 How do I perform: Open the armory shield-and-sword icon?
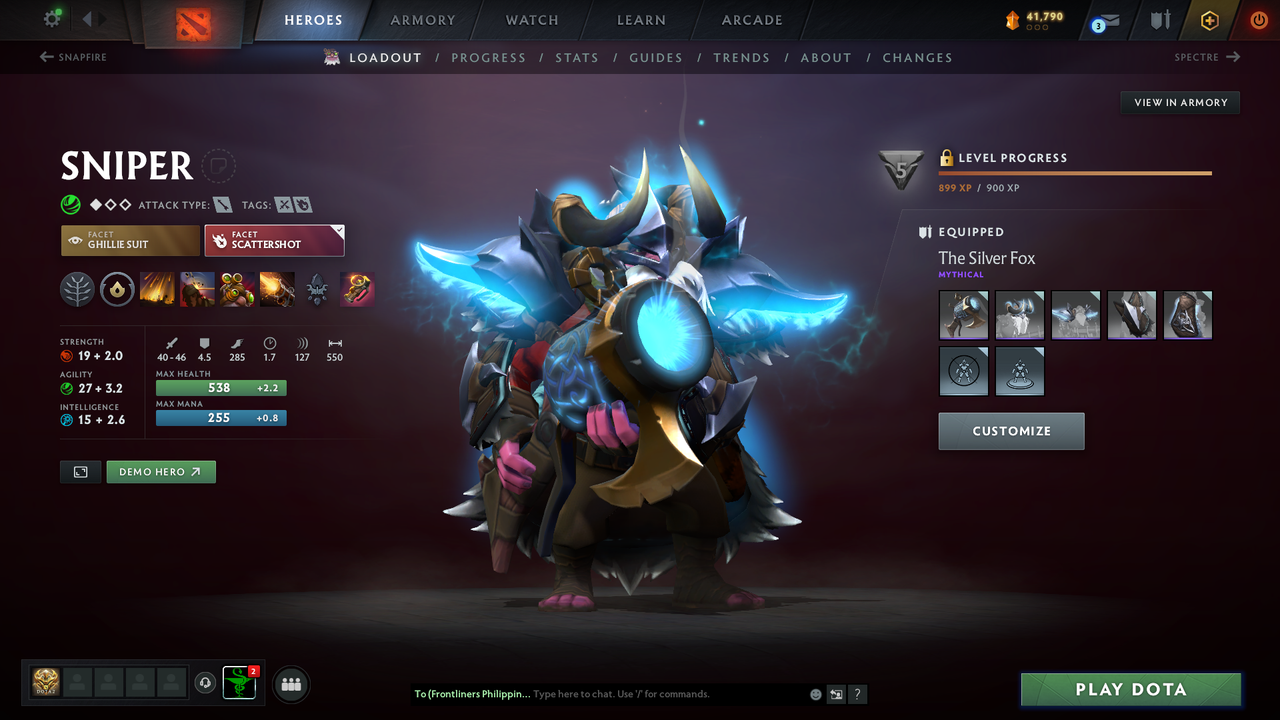[x=1160, y=20]
